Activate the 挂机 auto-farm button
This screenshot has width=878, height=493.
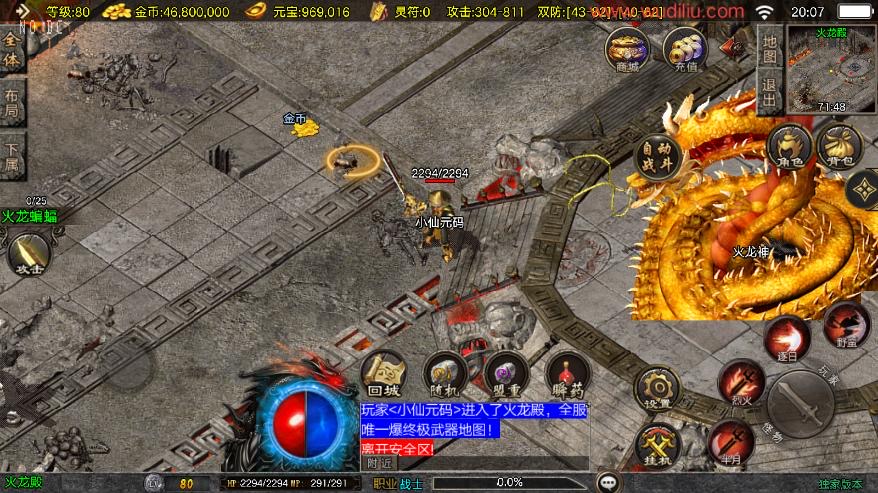coord(657,444)
